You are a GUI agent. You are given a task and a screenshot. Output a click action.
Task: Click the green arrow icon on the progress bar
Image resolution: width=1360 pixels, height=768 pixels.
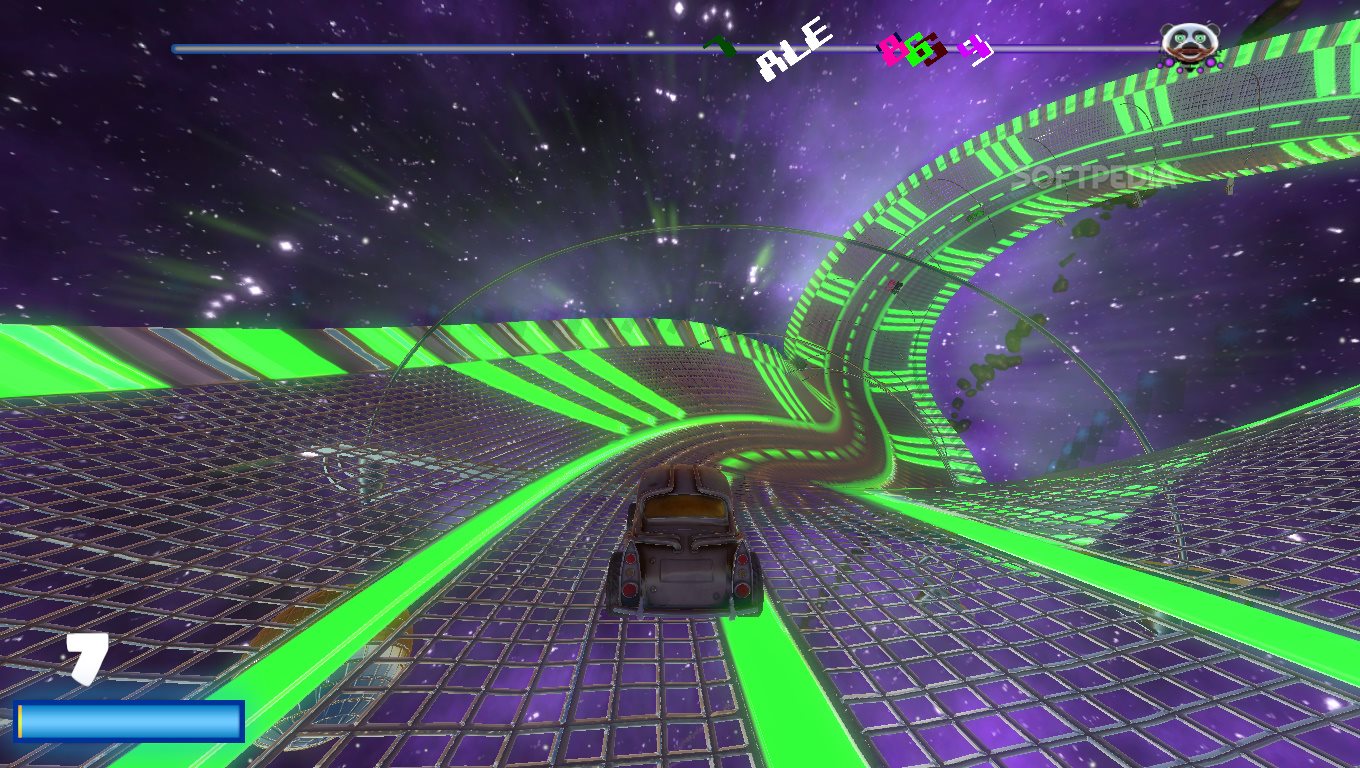(x=717, y=44)
